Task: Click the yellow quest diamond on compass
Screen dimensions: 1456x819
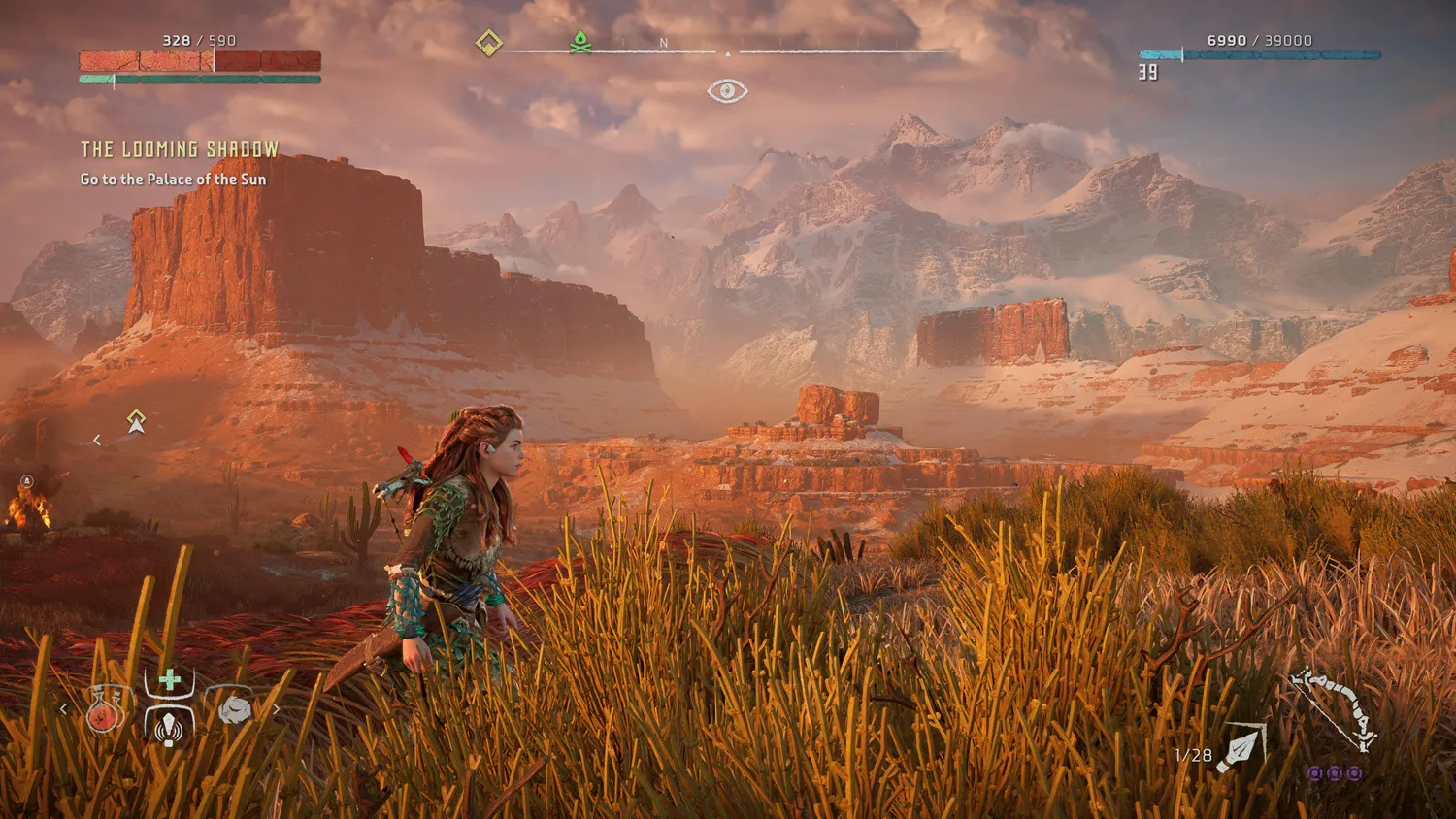Action: click(489, 43)
